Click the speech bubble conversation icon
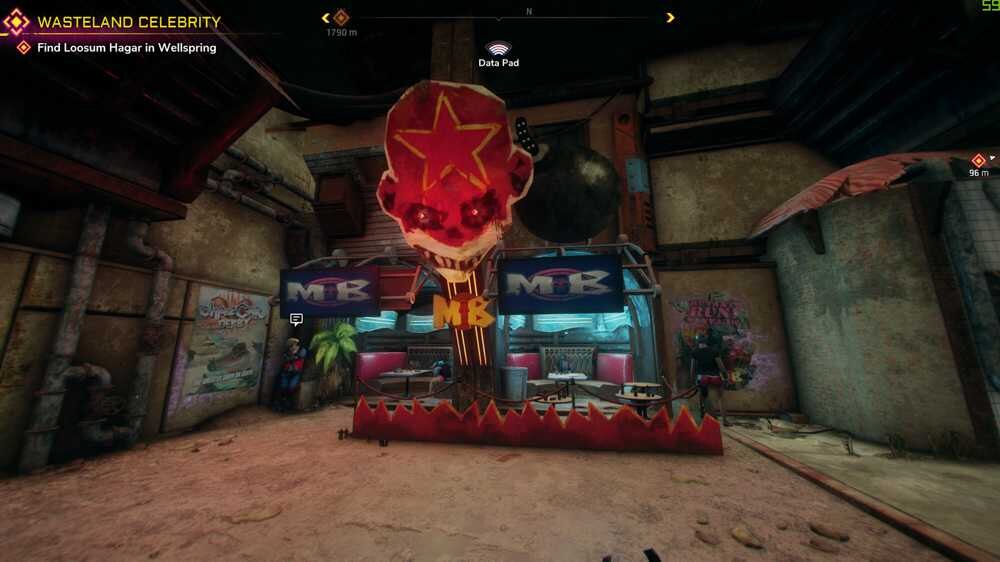This screenshot has height=562, width=1000. coord(296,320)
